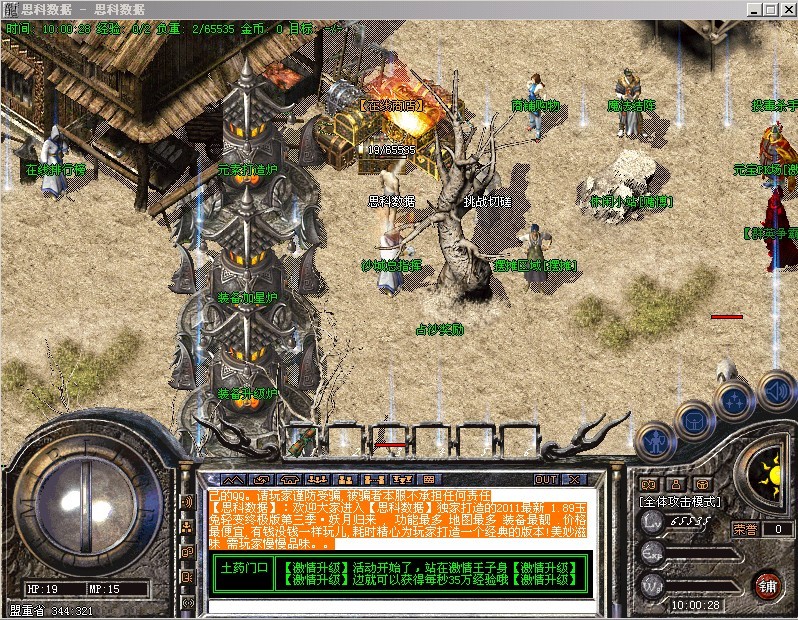Screen dimensions: 798x620
Task: Open the skills round button
Action: click(x=733, y=400)
